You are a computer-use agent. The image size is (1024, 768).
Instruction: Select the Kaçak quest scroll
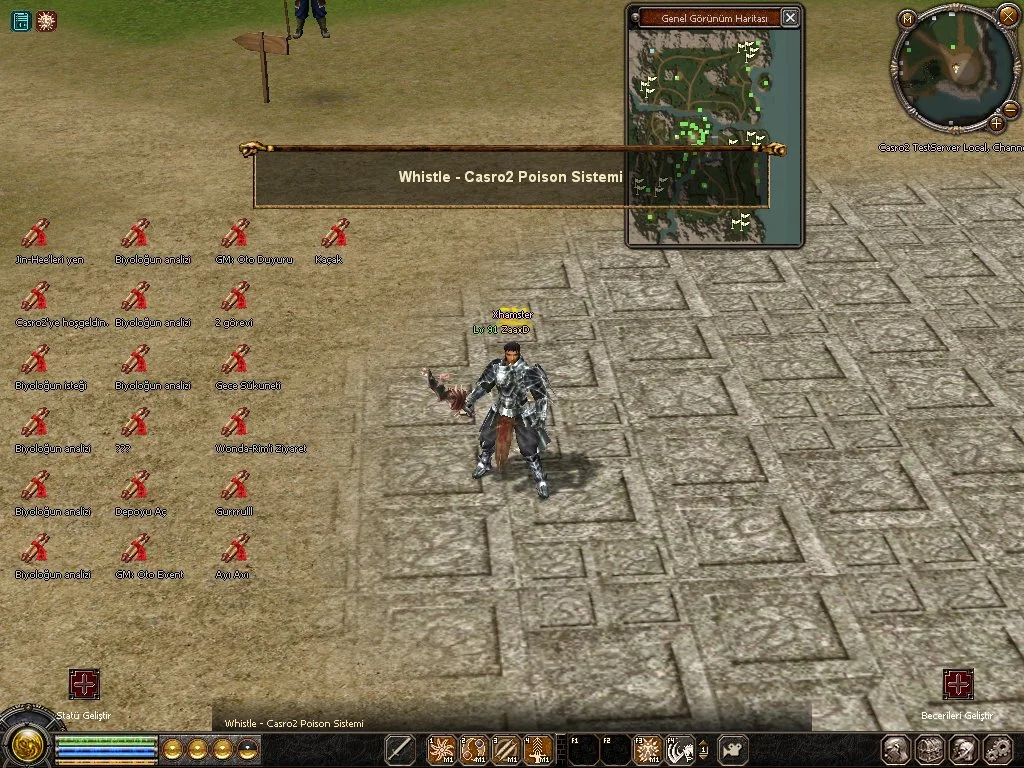coord(335,233)
